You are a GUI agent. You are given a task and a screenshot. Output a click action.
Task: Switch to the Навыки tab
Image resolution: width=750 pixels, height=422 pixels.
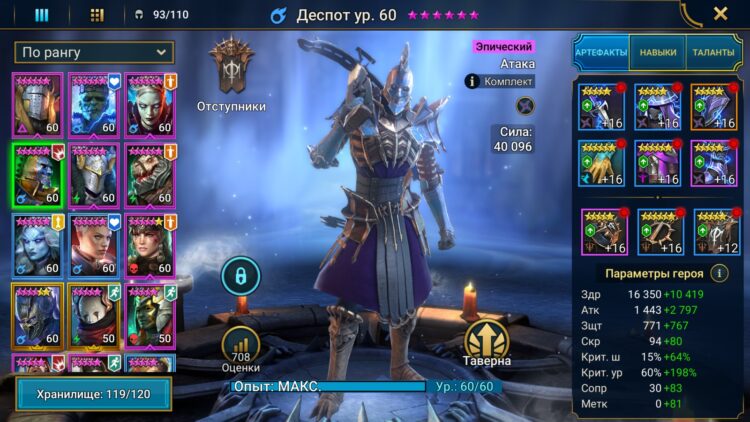click(657, 52)
